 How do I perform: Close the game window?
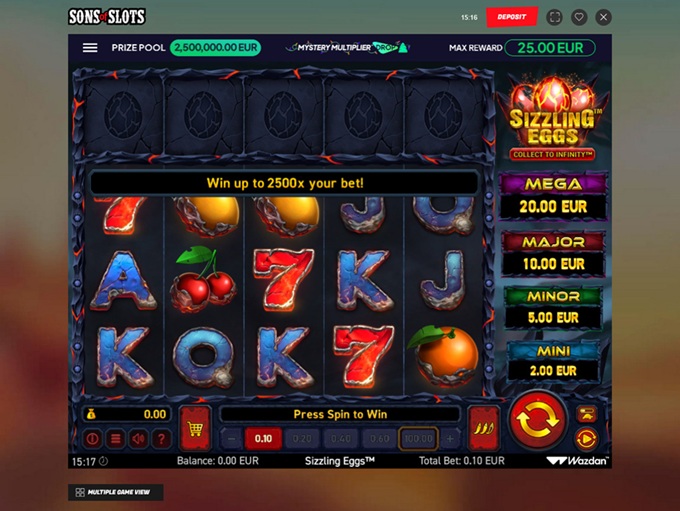coord(603,17)
